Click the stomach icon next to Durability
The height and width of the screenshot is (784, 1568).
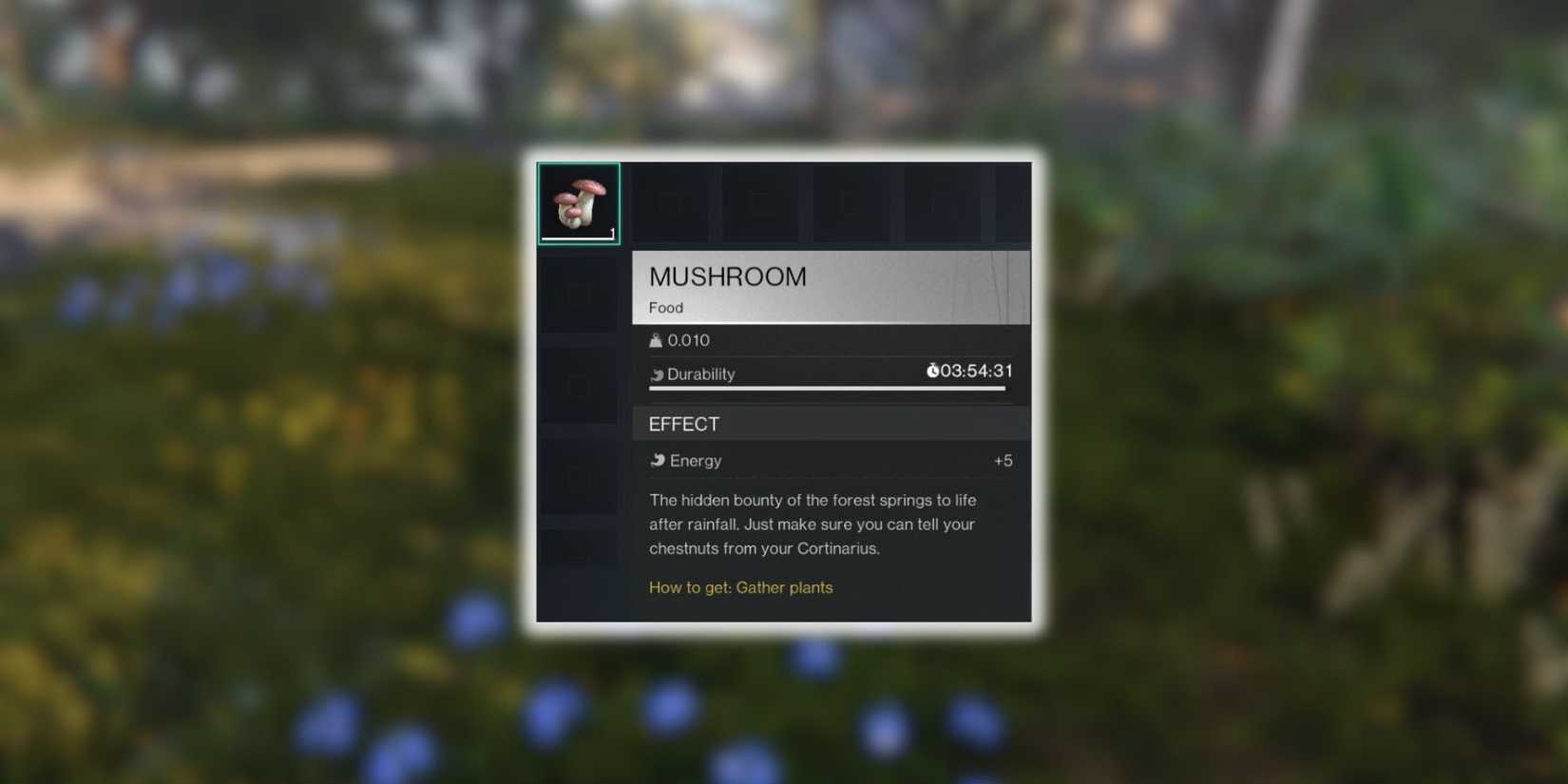(x=657, y=373)
